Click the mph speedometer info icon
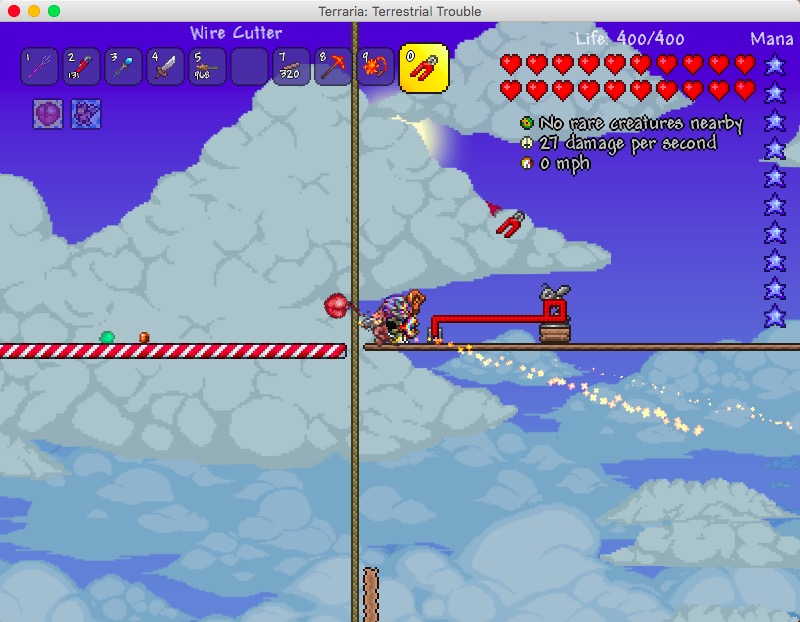This screenshot has width=800, height=622. coord(526,163)
